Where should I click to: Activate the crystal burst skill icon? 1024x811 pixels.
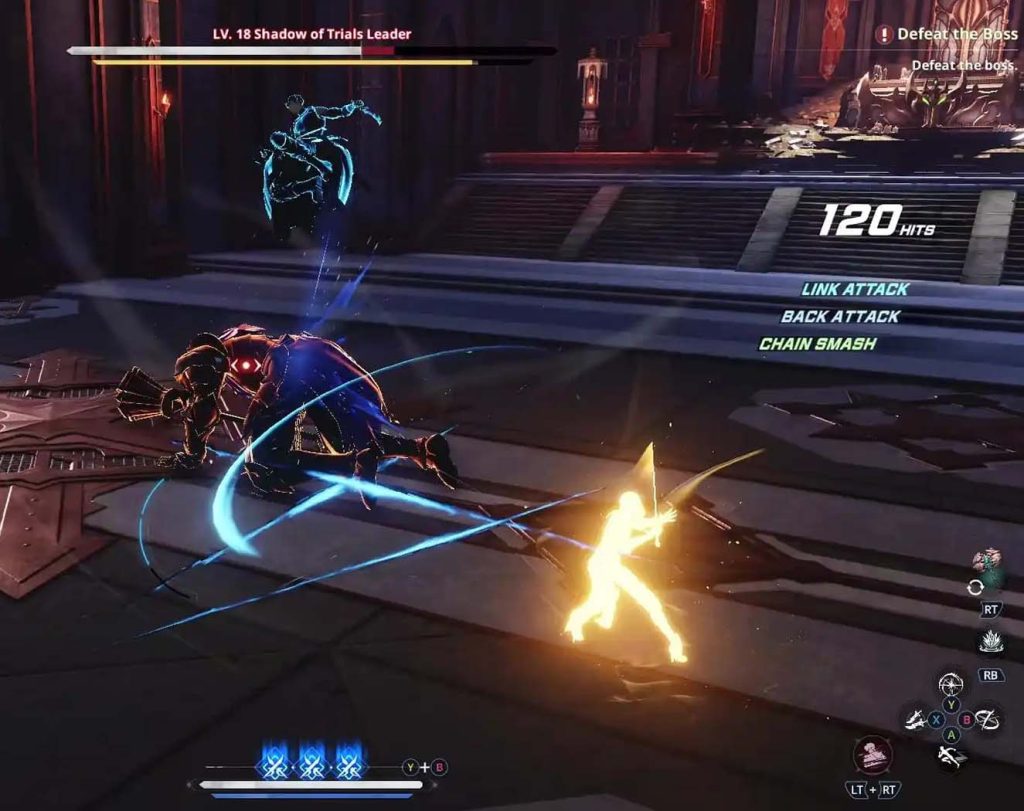(990, 643)
